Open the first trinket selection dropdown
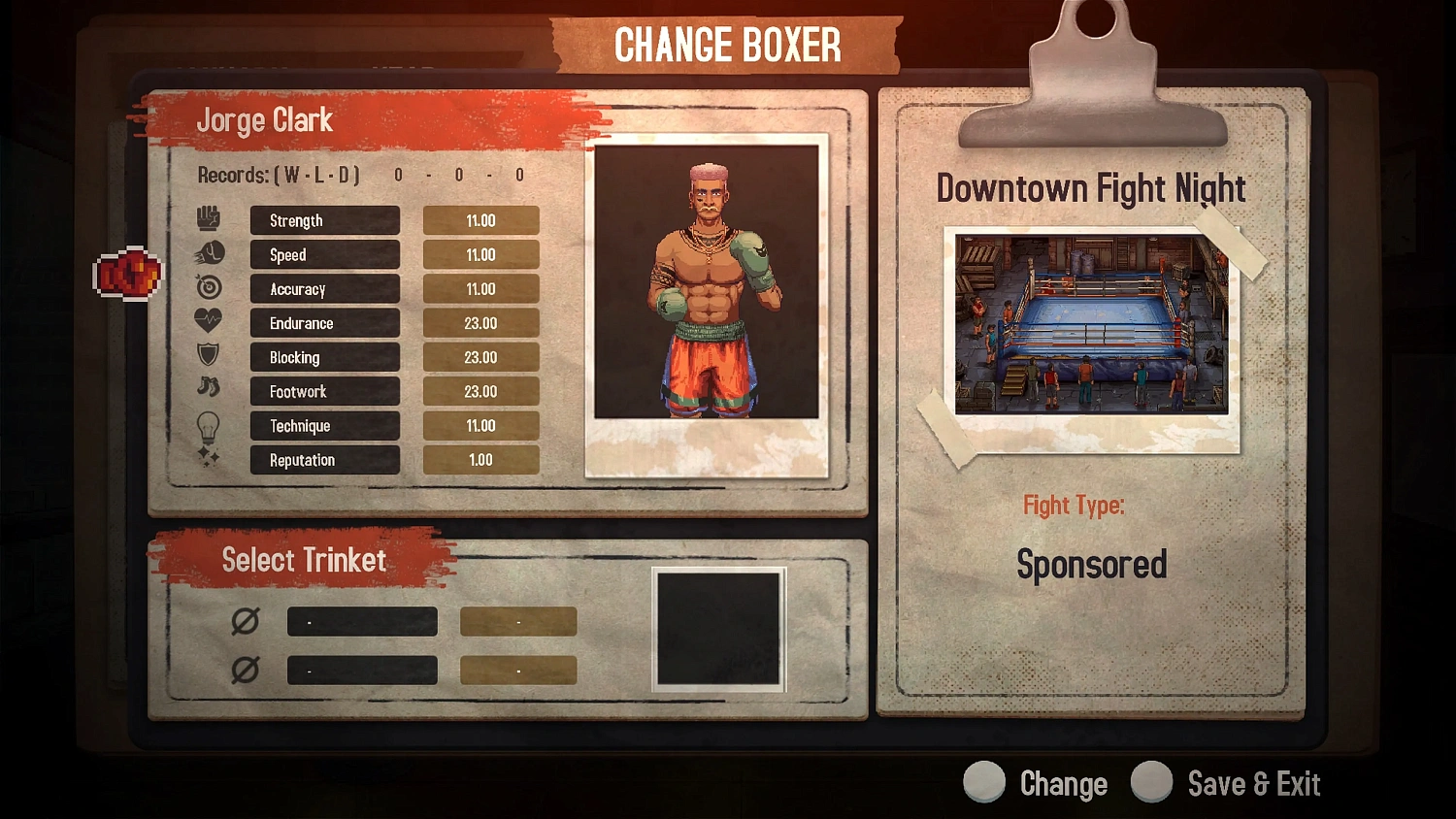 [361, 621]
